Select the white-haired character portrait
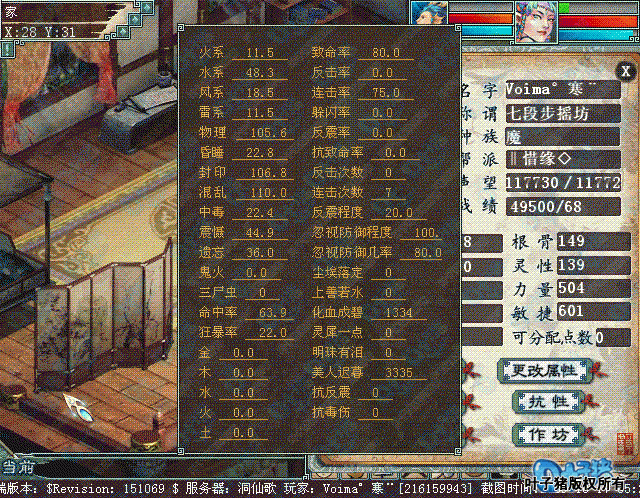The image size is (640, 498). point(536,20)
